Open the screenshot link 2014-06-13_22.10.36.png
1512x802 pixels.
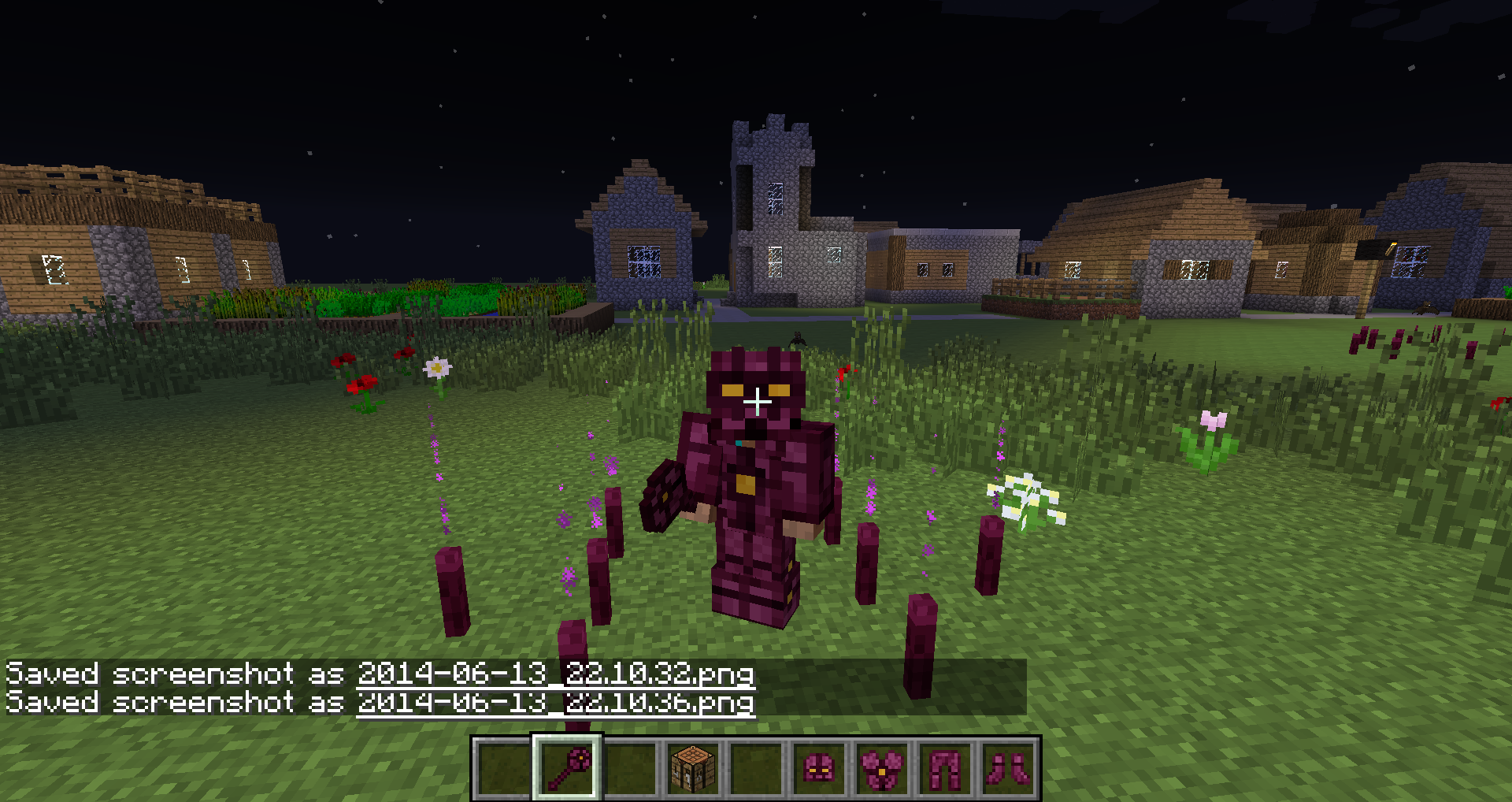click(x=555, y=704)
